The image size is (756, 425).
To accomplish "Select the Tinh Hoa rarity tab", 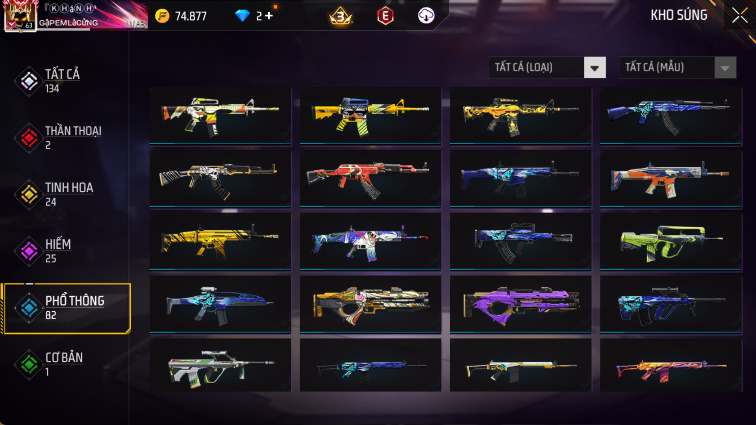I will (66, 193).
